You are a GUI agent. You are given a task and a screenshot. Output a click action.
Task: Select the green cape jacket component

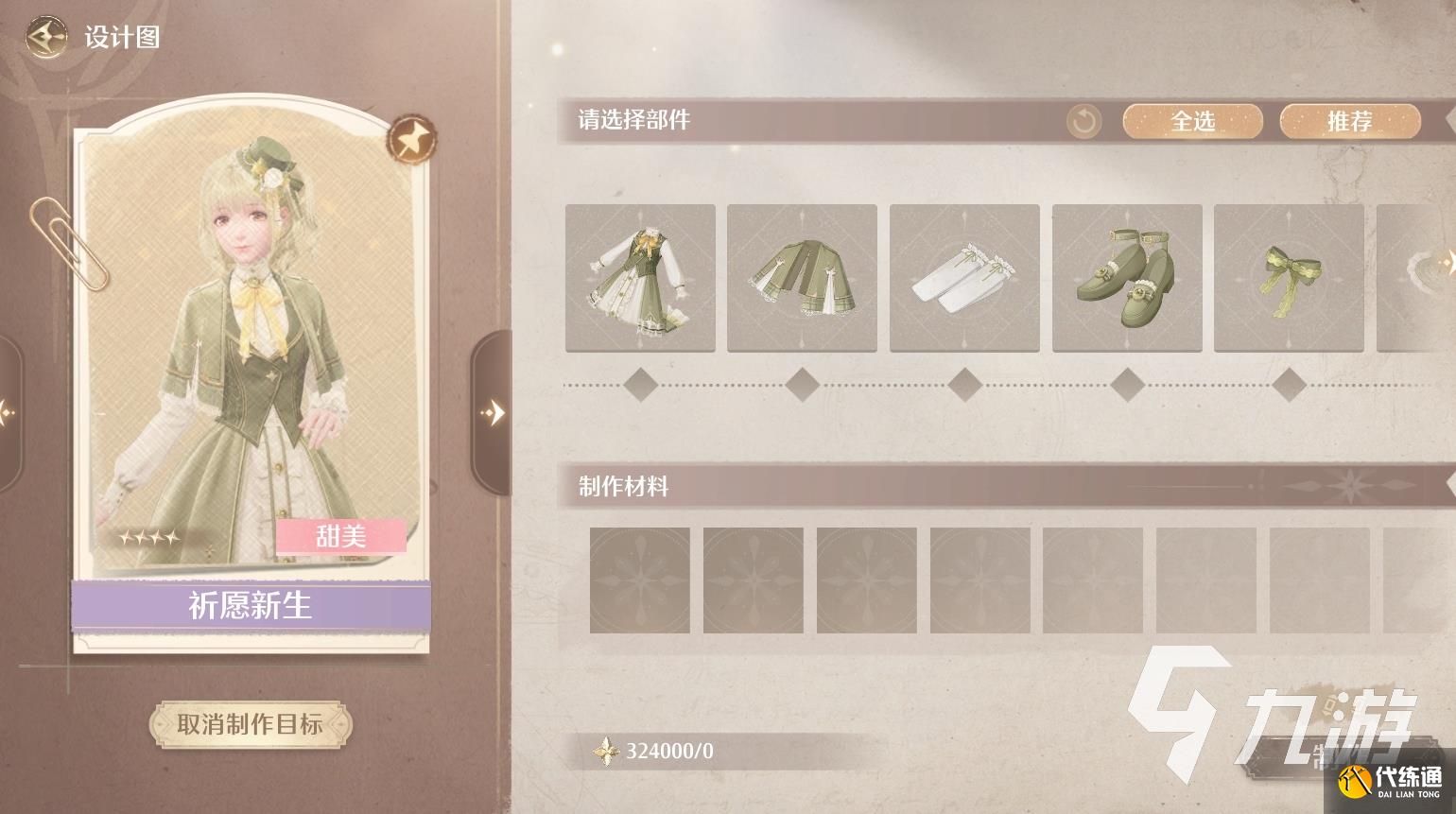(802, 278)
